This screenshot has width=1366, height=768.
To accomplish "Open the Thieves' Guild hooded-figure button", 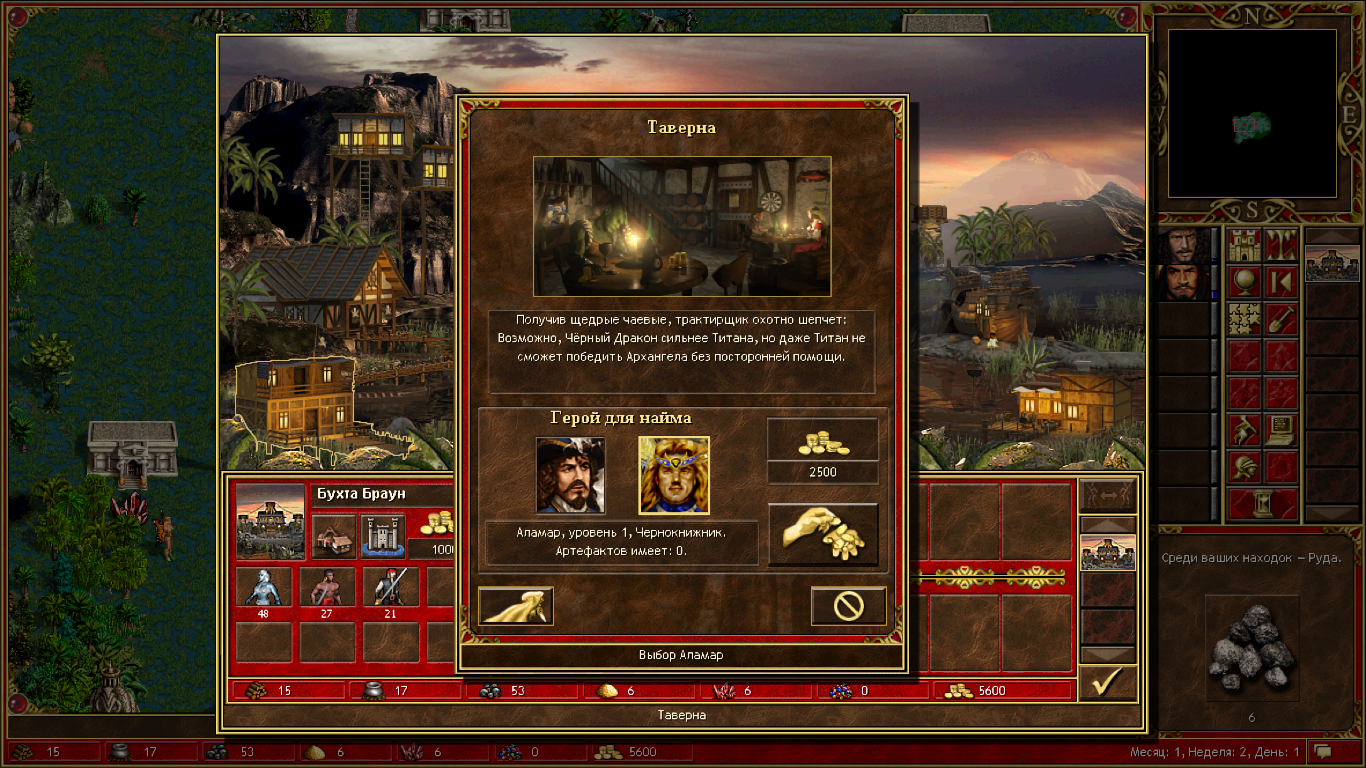I will point(516,606).
